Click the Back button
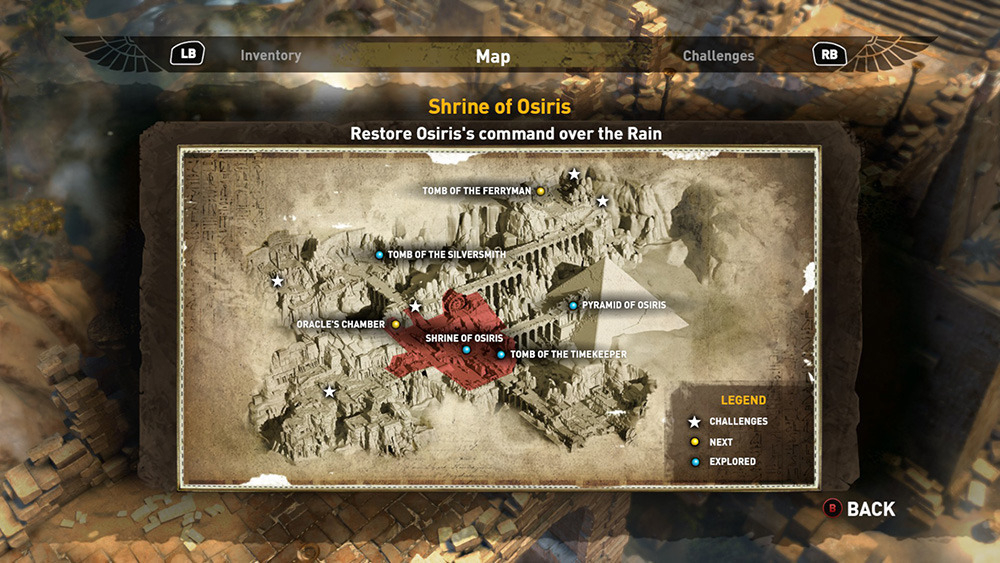The image size is (1000, 563). click(x=859, y=509)
